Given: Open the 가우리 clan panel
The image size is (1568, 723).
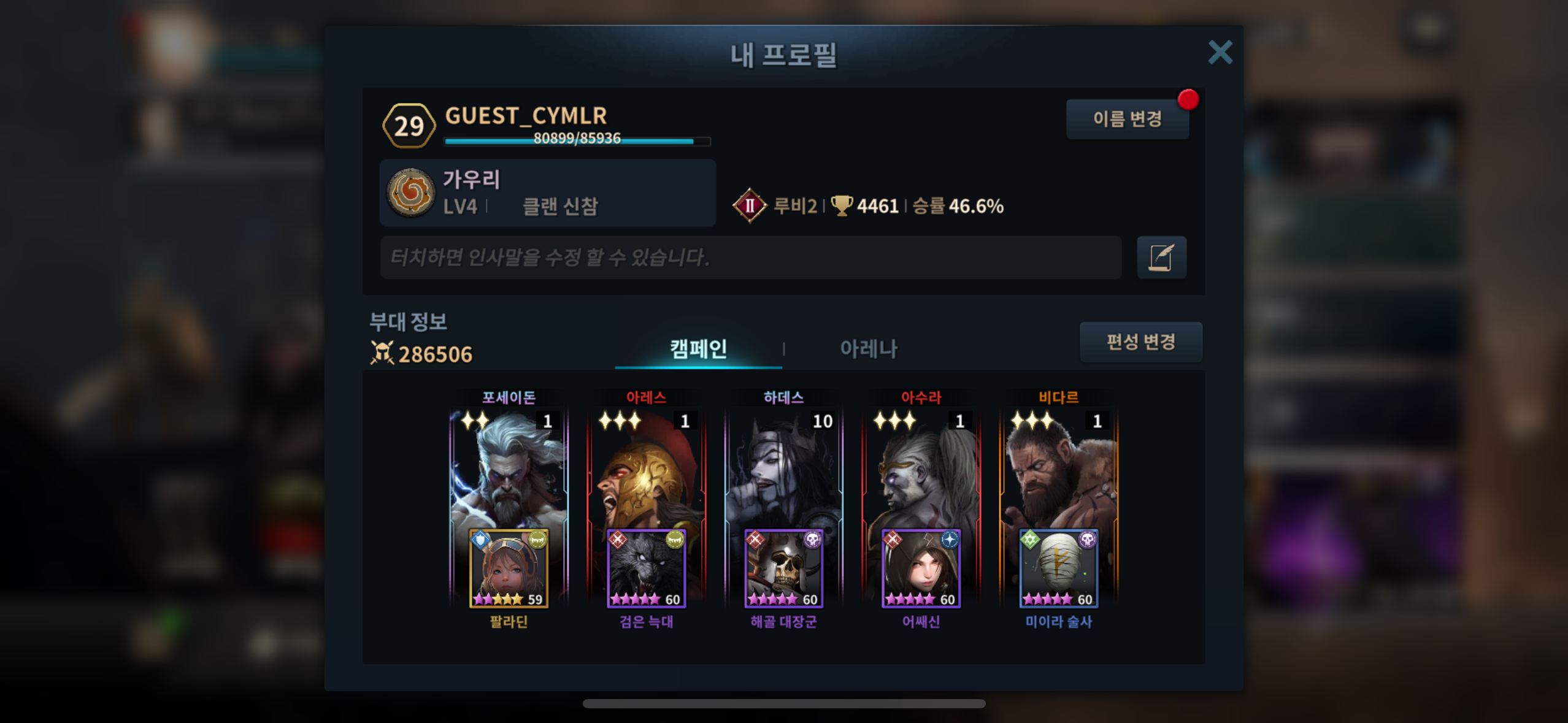Looking at the screenshot, I should tap(547, 193).
